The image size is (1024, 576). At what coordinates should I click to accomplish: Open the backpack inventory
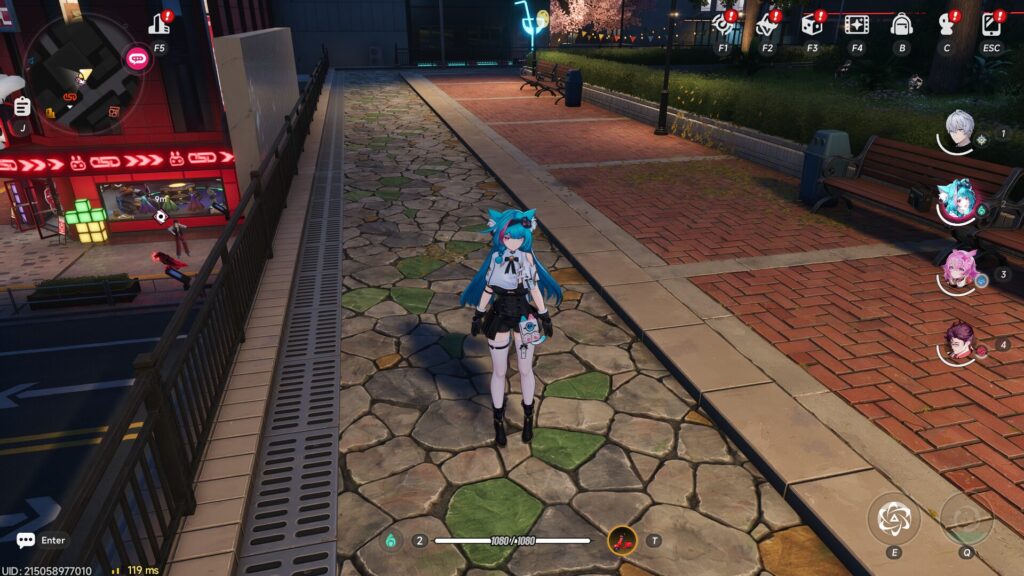click(901, 24)
